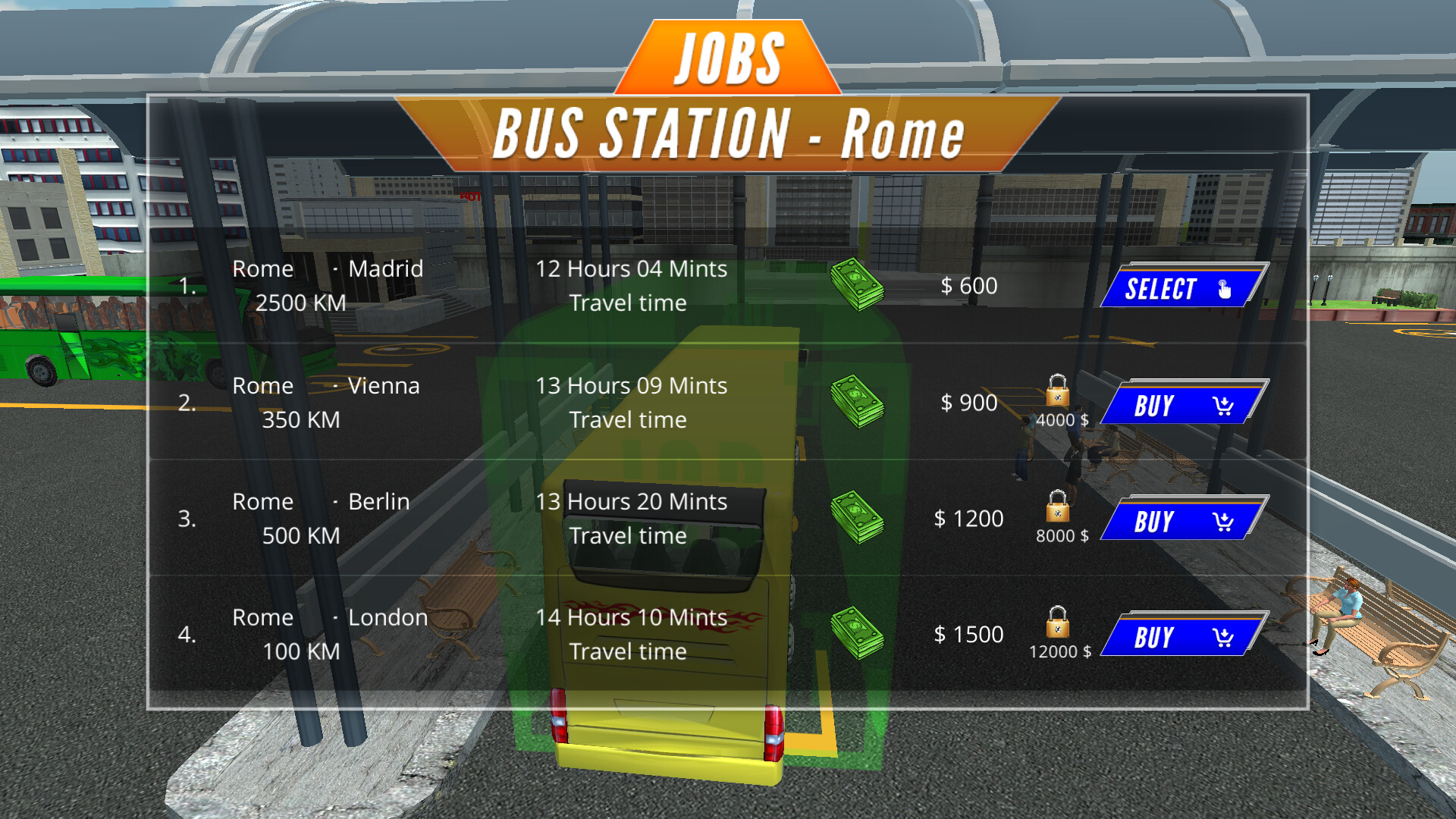
Task: Click the JOBS header banner
Action: coord(728,57)
